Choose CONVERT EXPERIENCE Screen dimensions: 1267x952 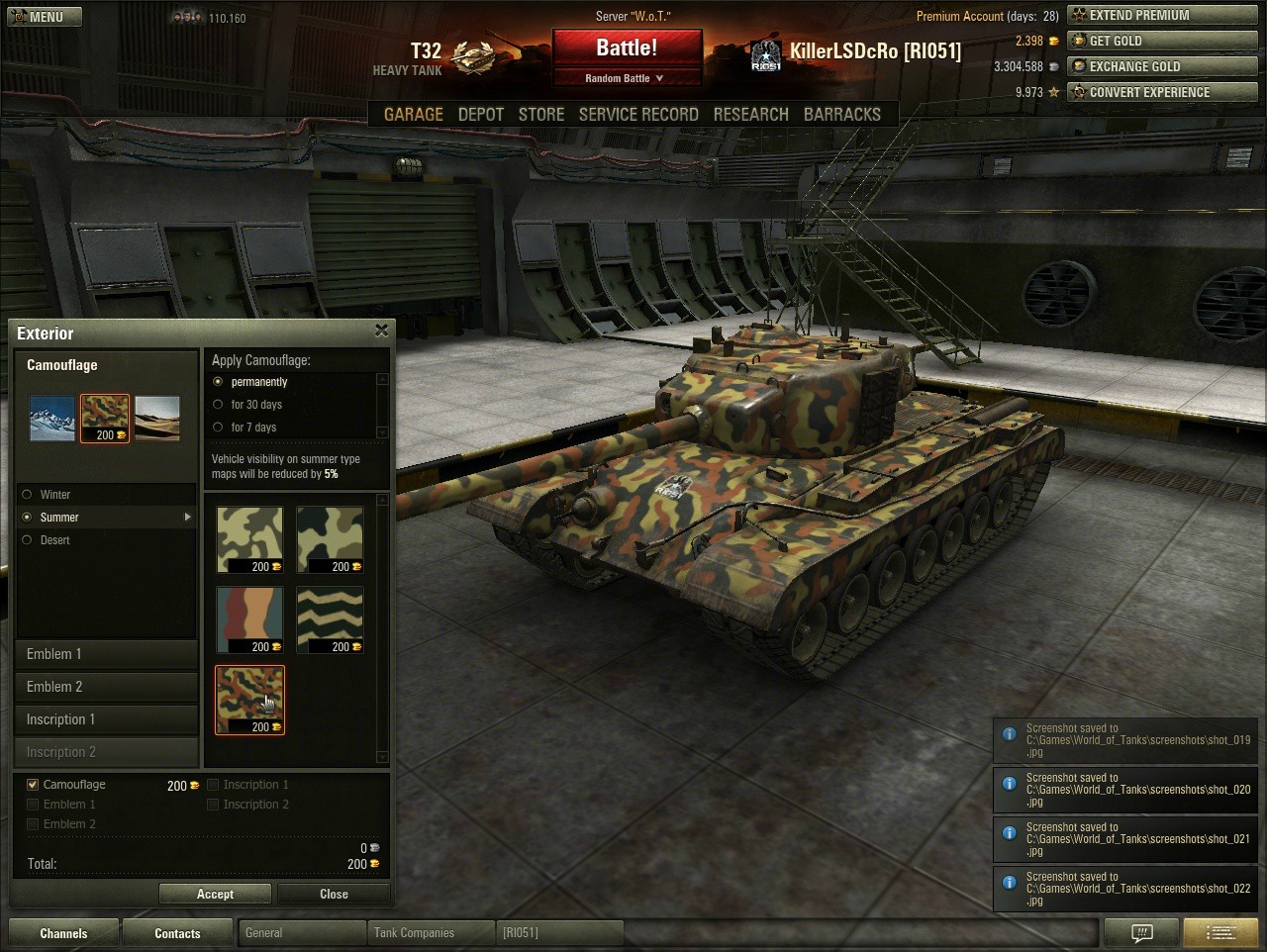(1162, 93)
